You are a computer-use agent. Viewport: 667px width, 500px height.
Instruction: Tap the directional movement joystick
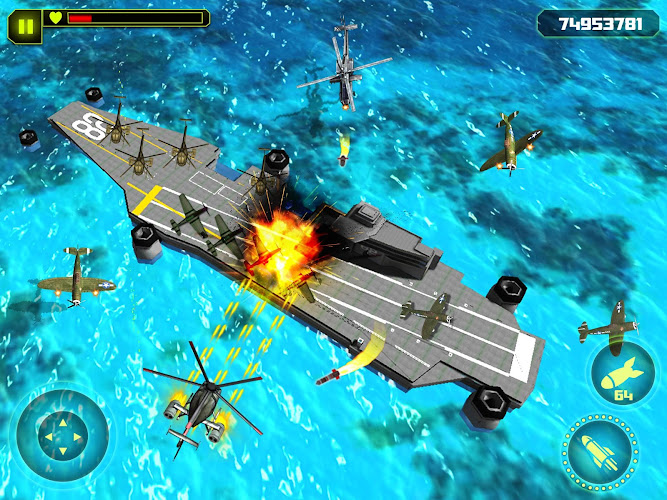coord(58,435)
